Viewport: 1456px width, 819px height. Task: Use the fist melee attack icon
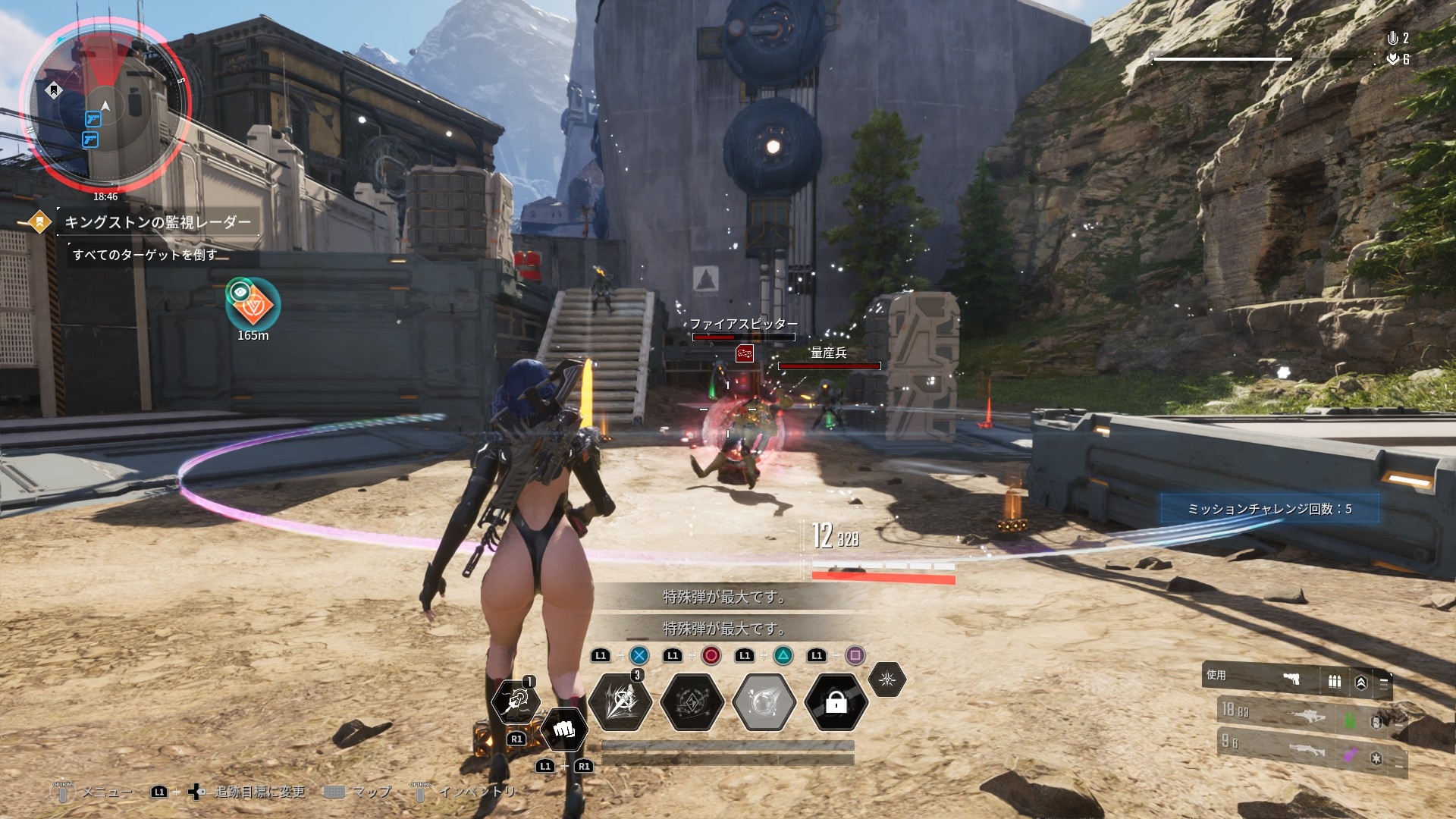[x=563, y=730]
